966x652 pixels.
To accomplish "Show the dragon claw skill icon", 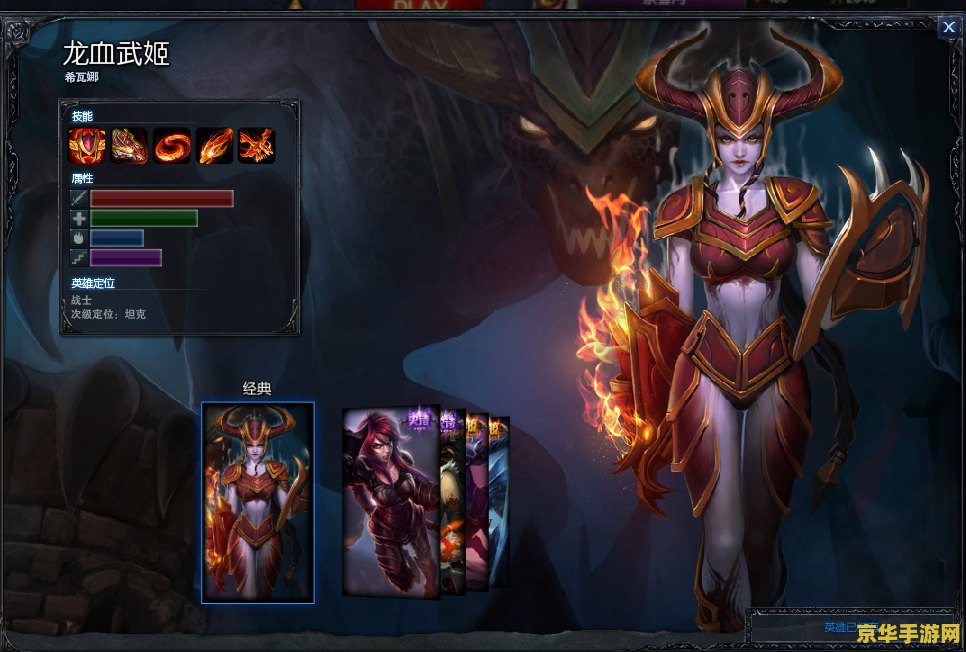I will (130, 146).
